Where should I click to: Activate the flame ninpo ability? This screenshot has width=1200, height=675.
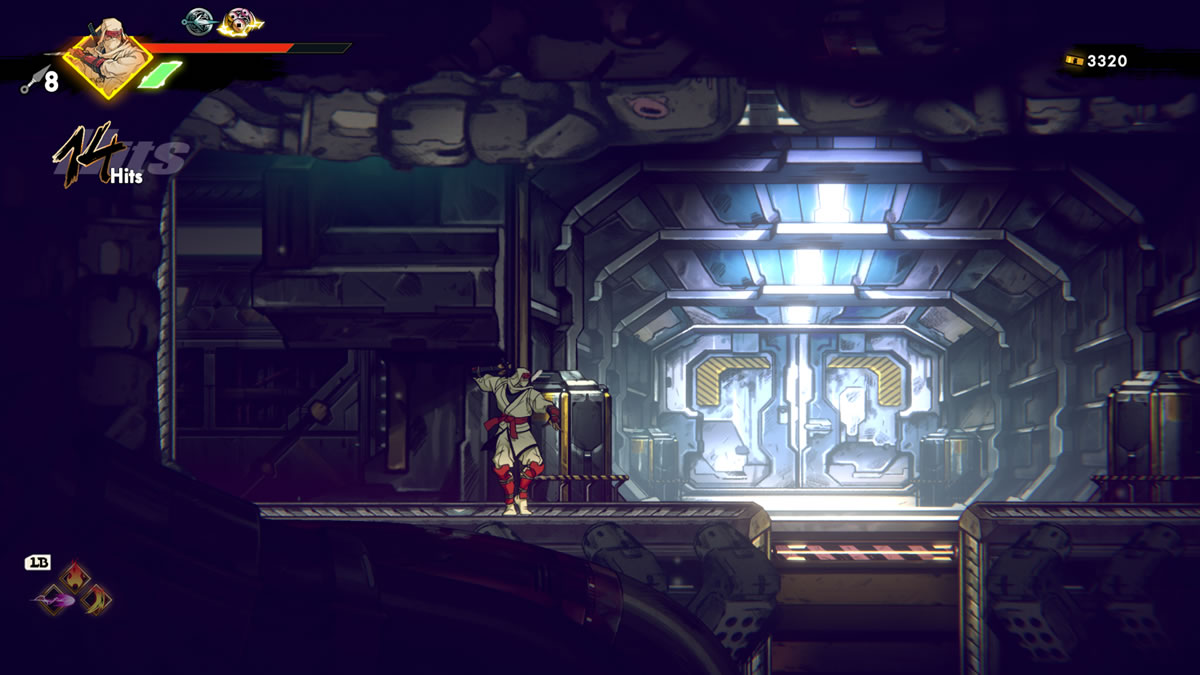74,578
